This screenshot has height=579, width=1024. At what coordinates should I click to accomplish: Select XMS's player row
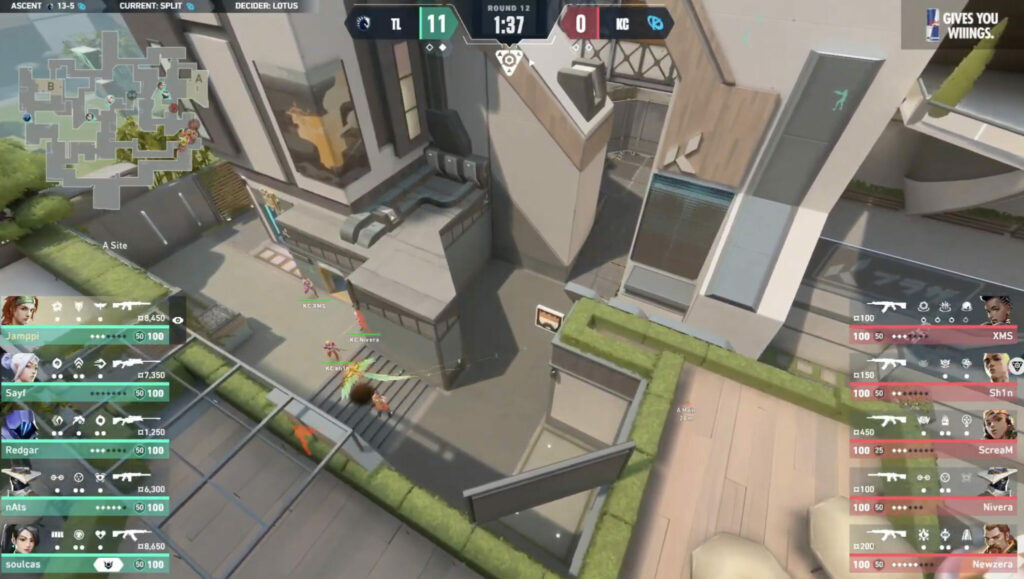[933, 321]
